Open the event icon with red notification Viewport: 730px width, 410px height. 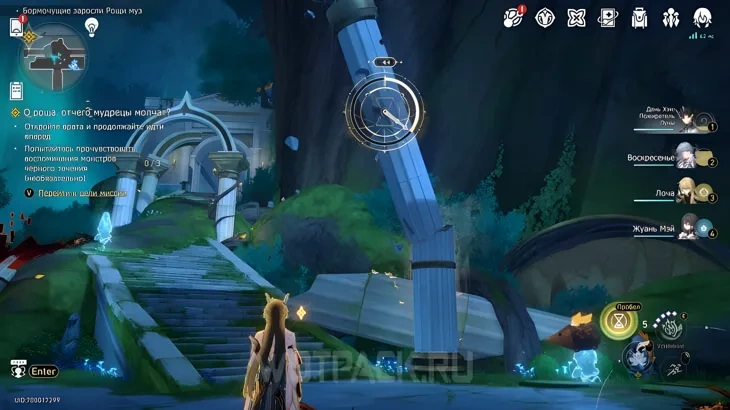(x=513, y=16)
